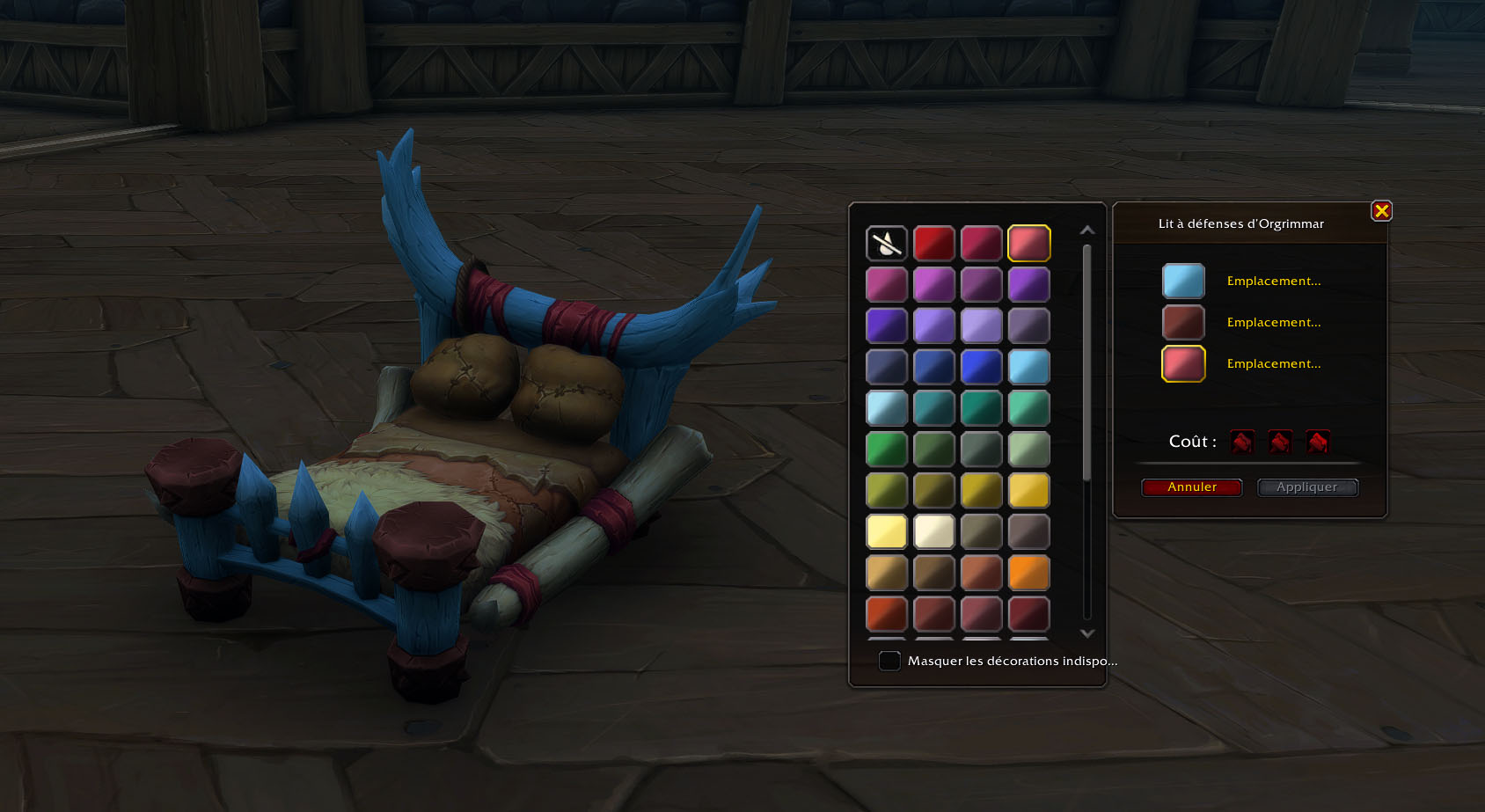Pick the lavender light purple swatch

[x=982, y=326]
